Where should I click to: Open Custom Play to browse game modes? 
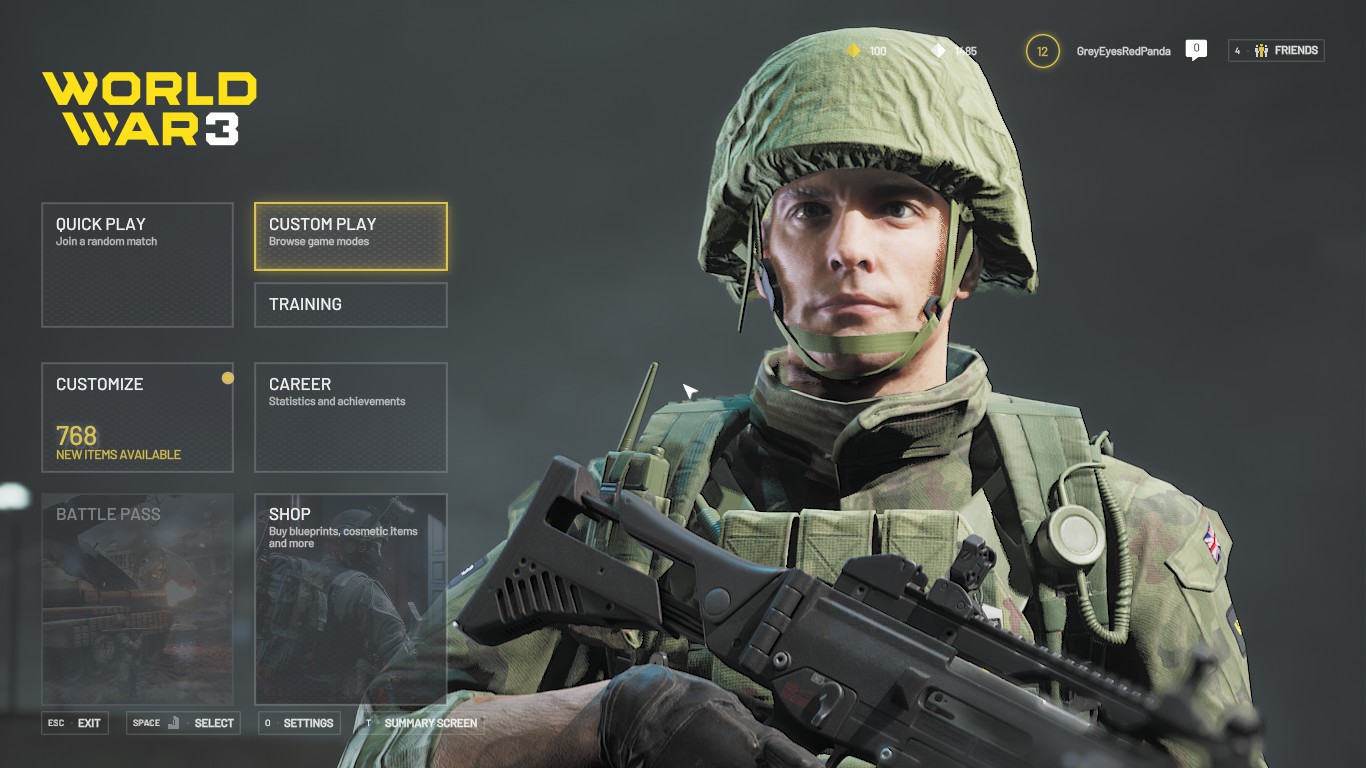[350, 235]
